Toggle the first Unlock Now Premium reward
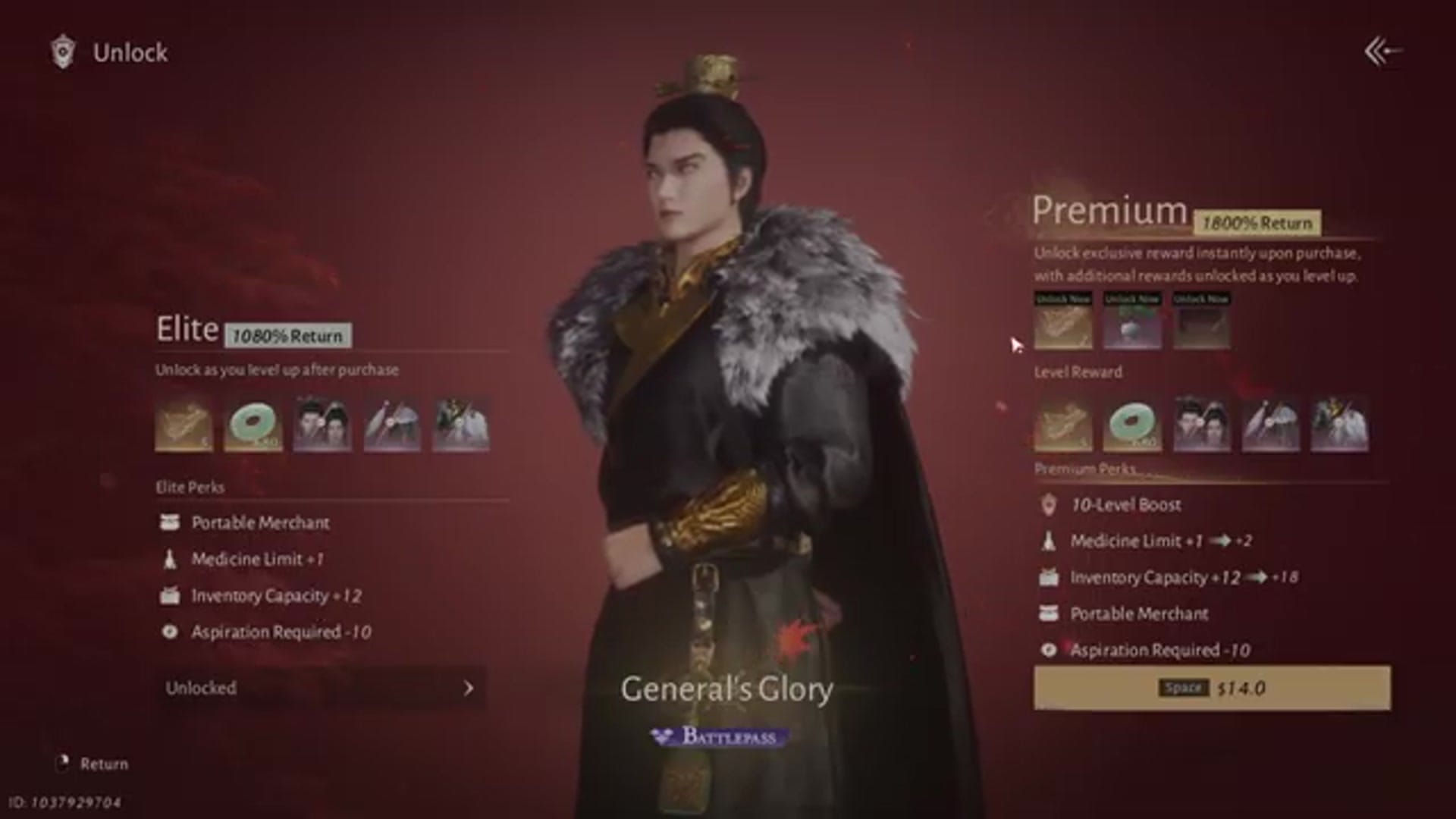 (1062, 326)
